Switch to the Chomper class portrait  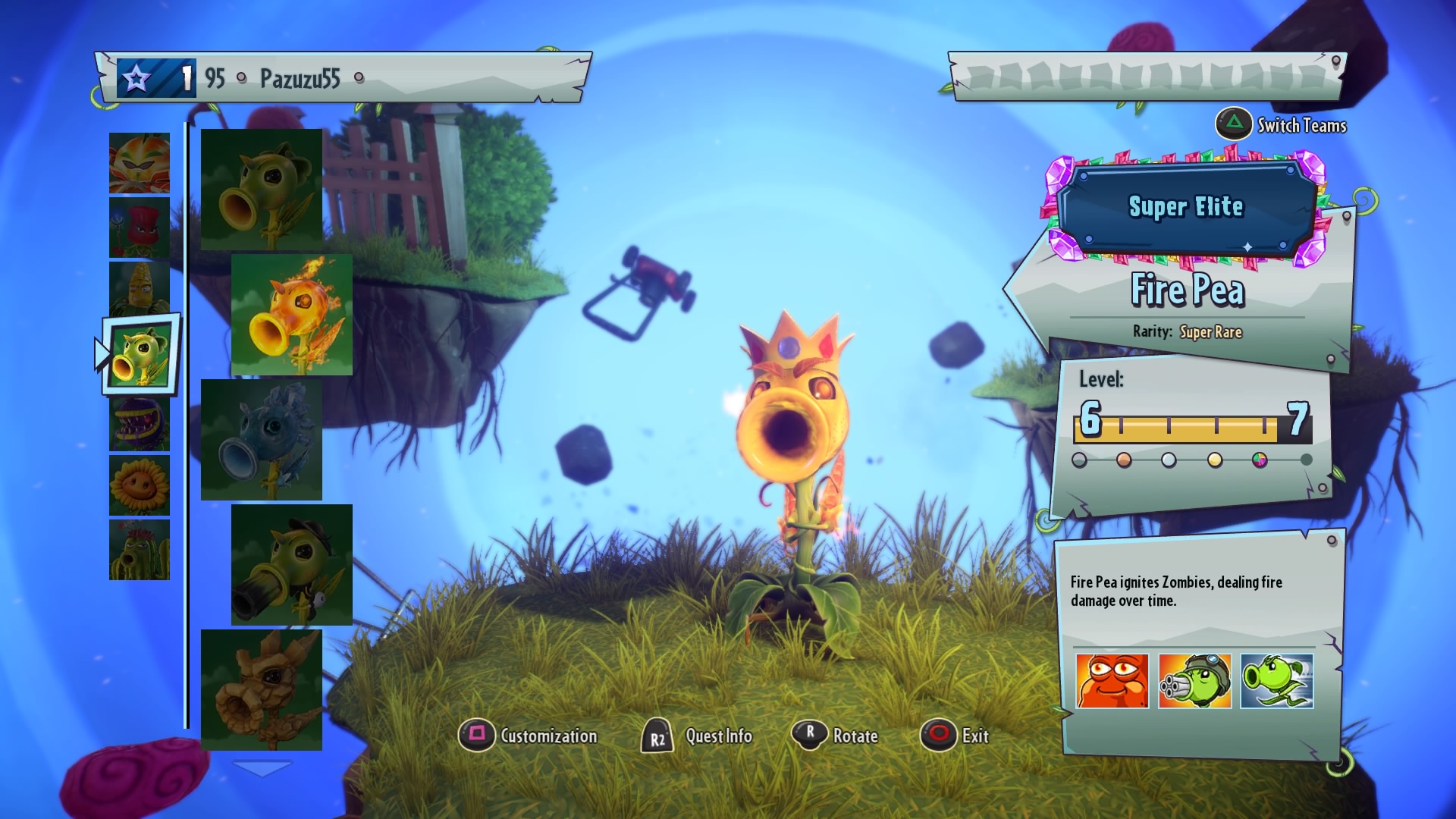(140, 423)
